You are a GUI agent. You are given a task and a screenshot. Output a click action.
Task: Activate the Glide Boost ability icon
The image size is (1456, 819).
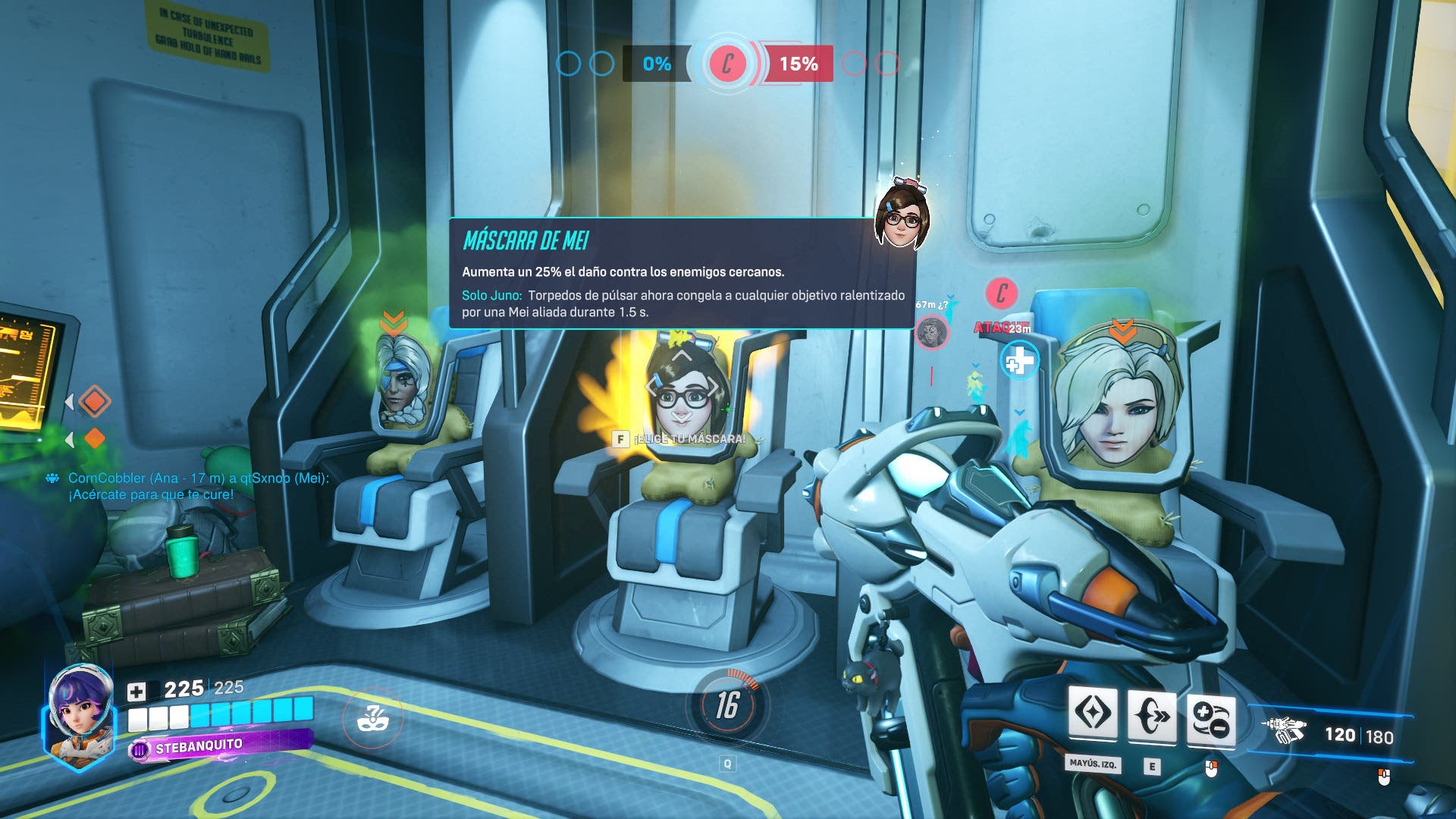[1093, 714]
